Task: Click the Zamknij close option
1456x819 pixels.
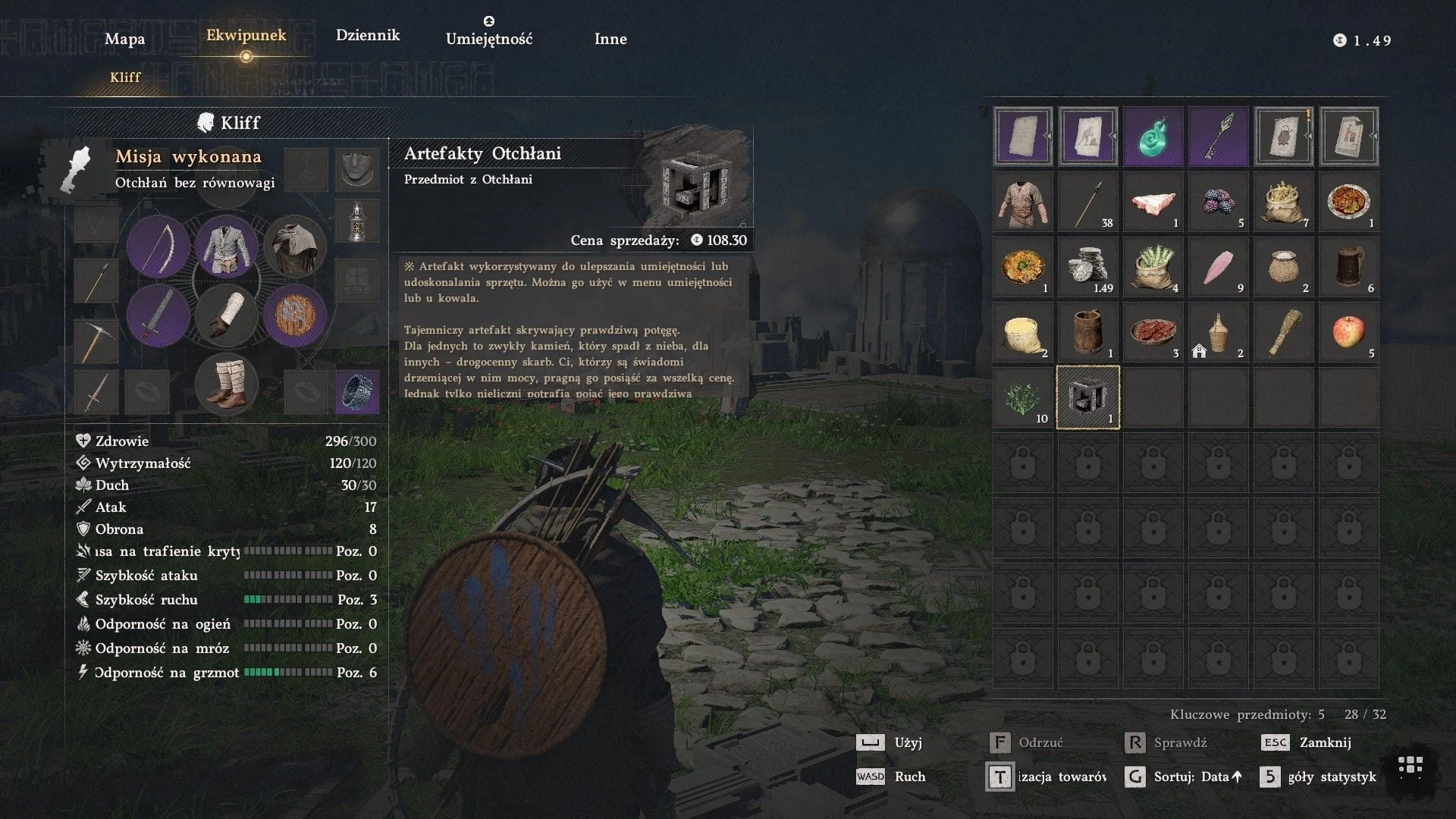Action: (x=1324, y=742)
